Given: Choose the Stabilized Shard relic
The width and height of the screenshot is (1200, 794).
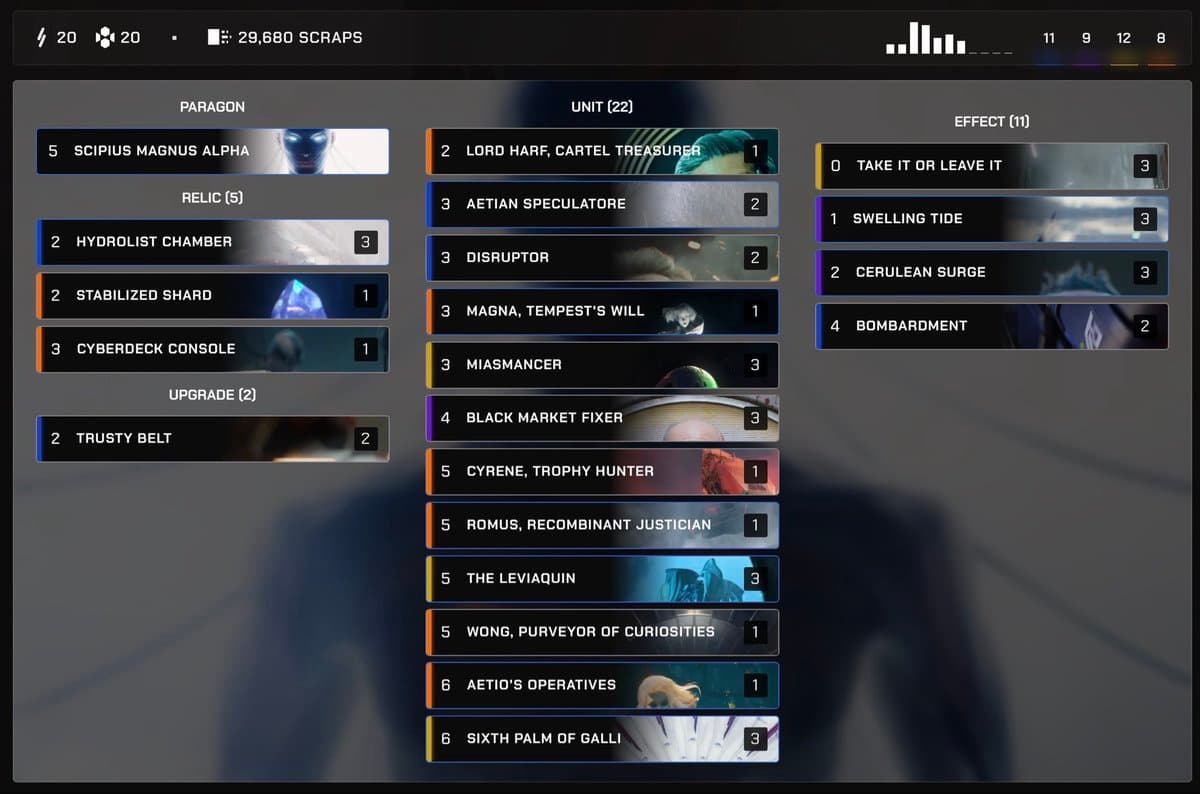Looking at the screenshot, I should (212, 295).
